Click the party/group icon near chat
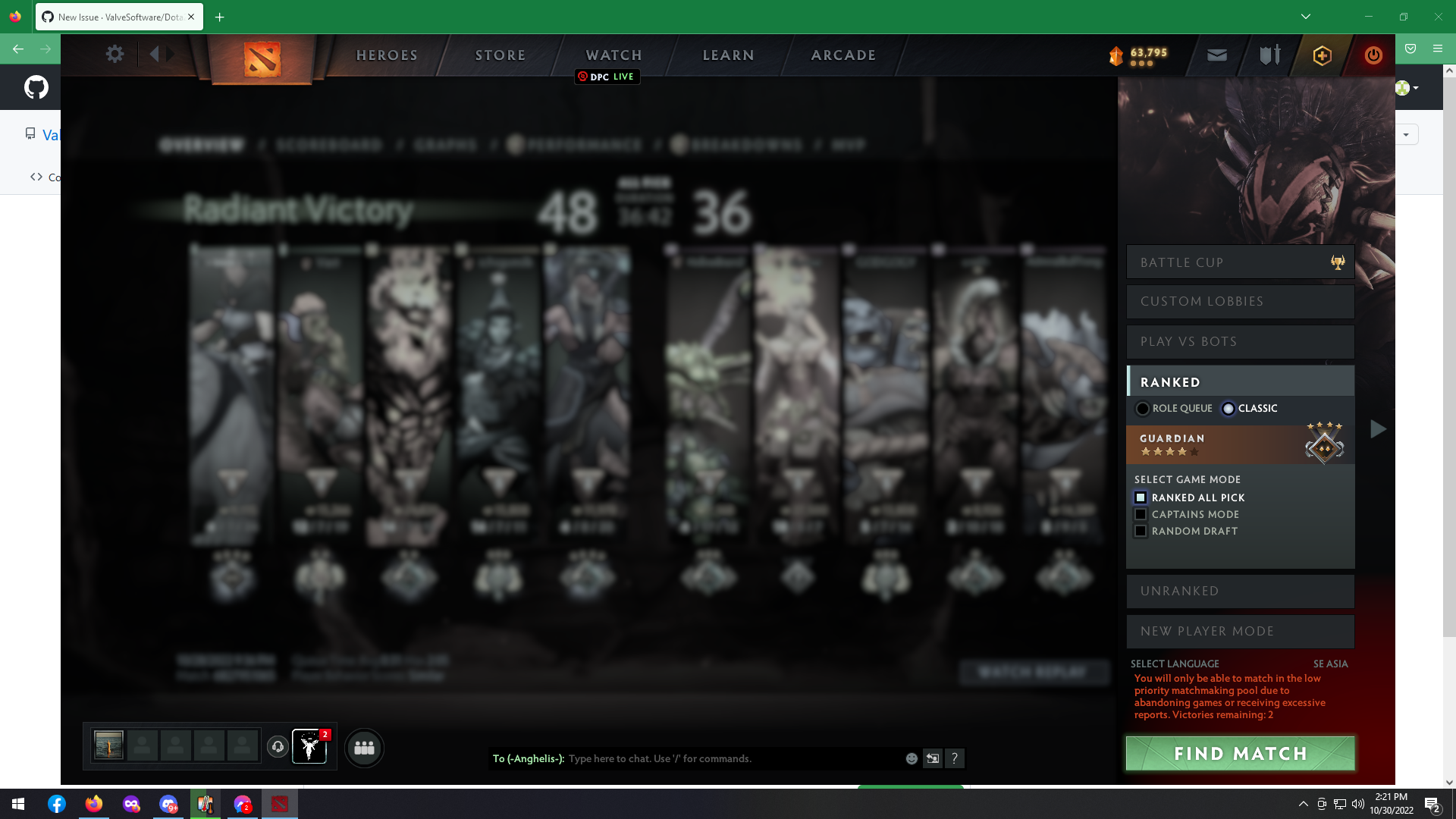Viewport: 1456px width, 819px height. [364, 748]
